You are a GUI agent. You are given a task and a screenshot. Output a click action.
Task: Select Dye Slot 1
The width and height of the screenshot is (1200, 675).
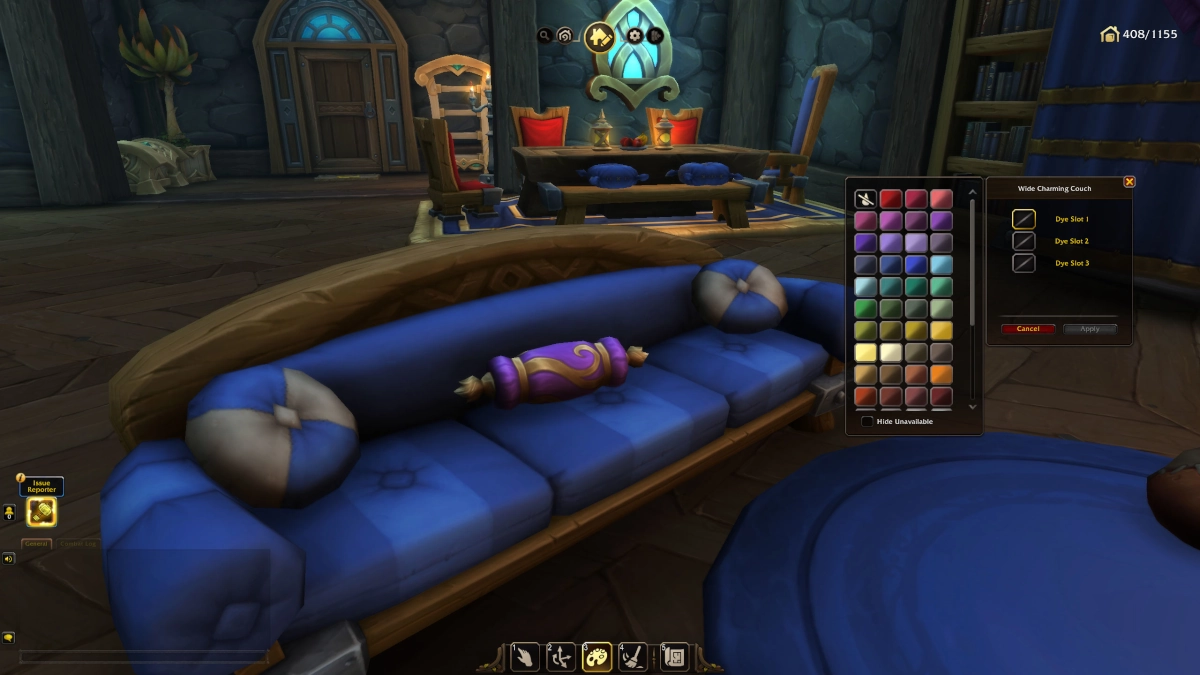pyautogui.click(x=1023, y=219)
